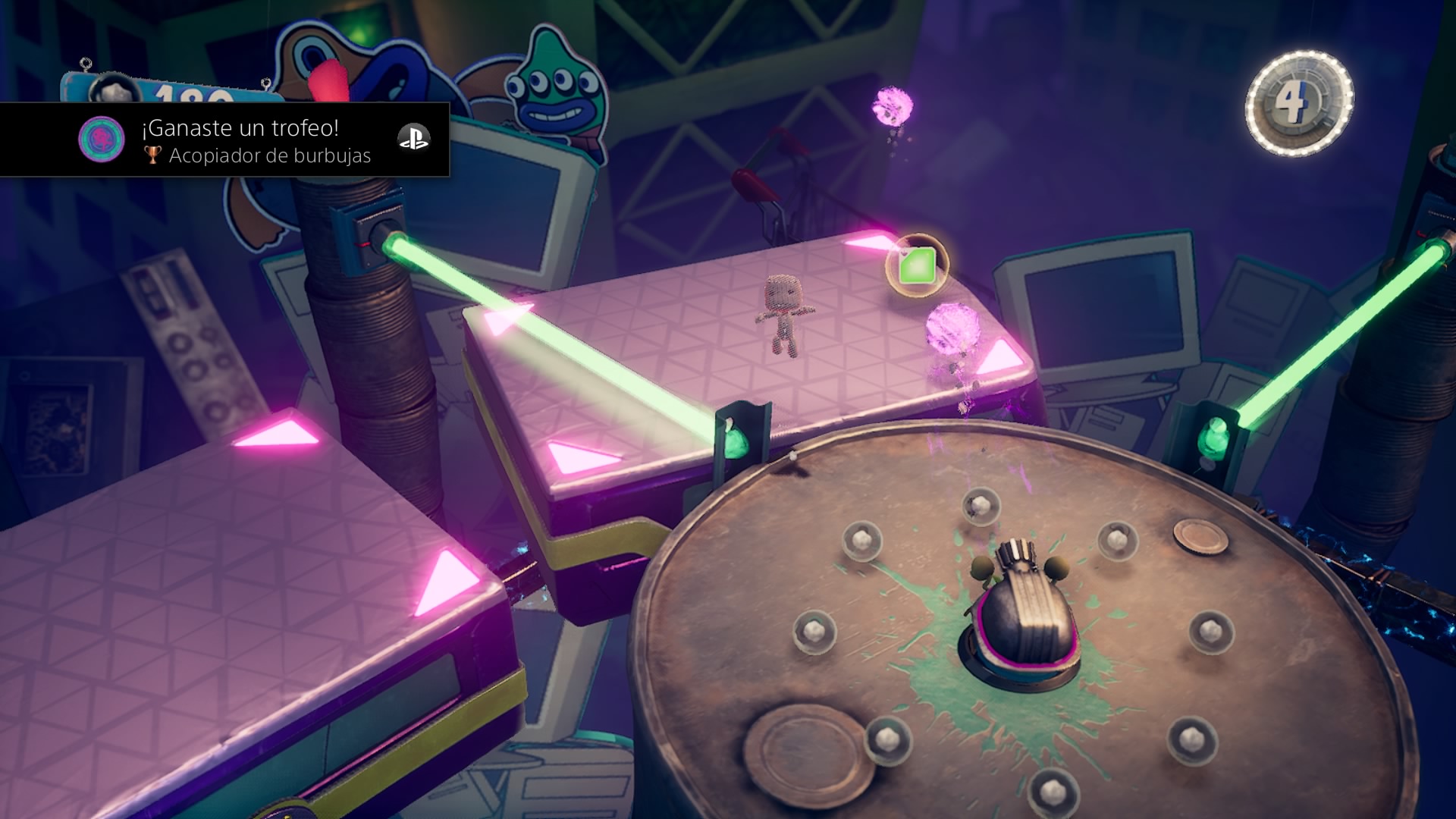Click the round trophy image thumbnail
Image resolution: width=1456 pixels, height=819 pixels.
102,139
